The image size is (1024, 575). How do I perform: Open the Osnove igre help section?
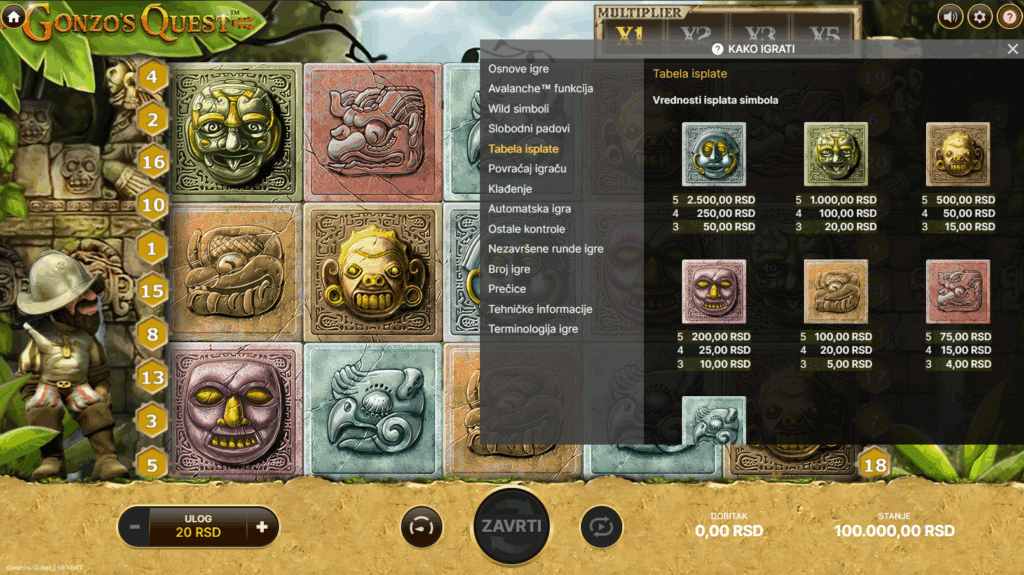coord(518,68)
